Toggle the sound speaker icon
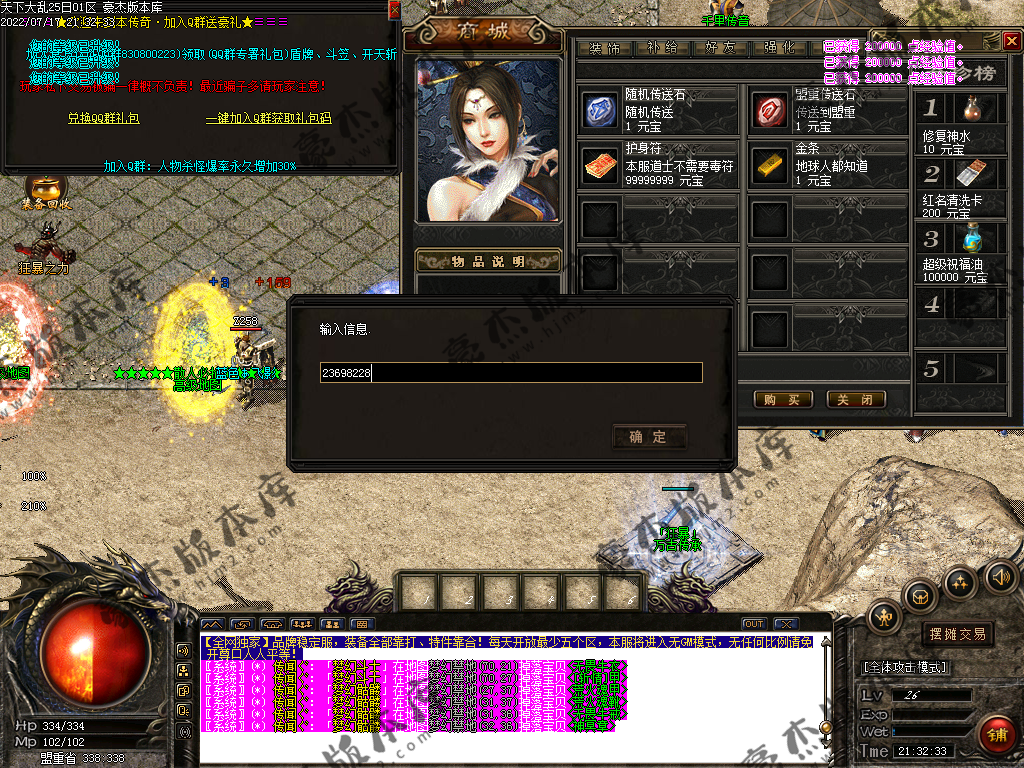 click(x=999, y=575)
